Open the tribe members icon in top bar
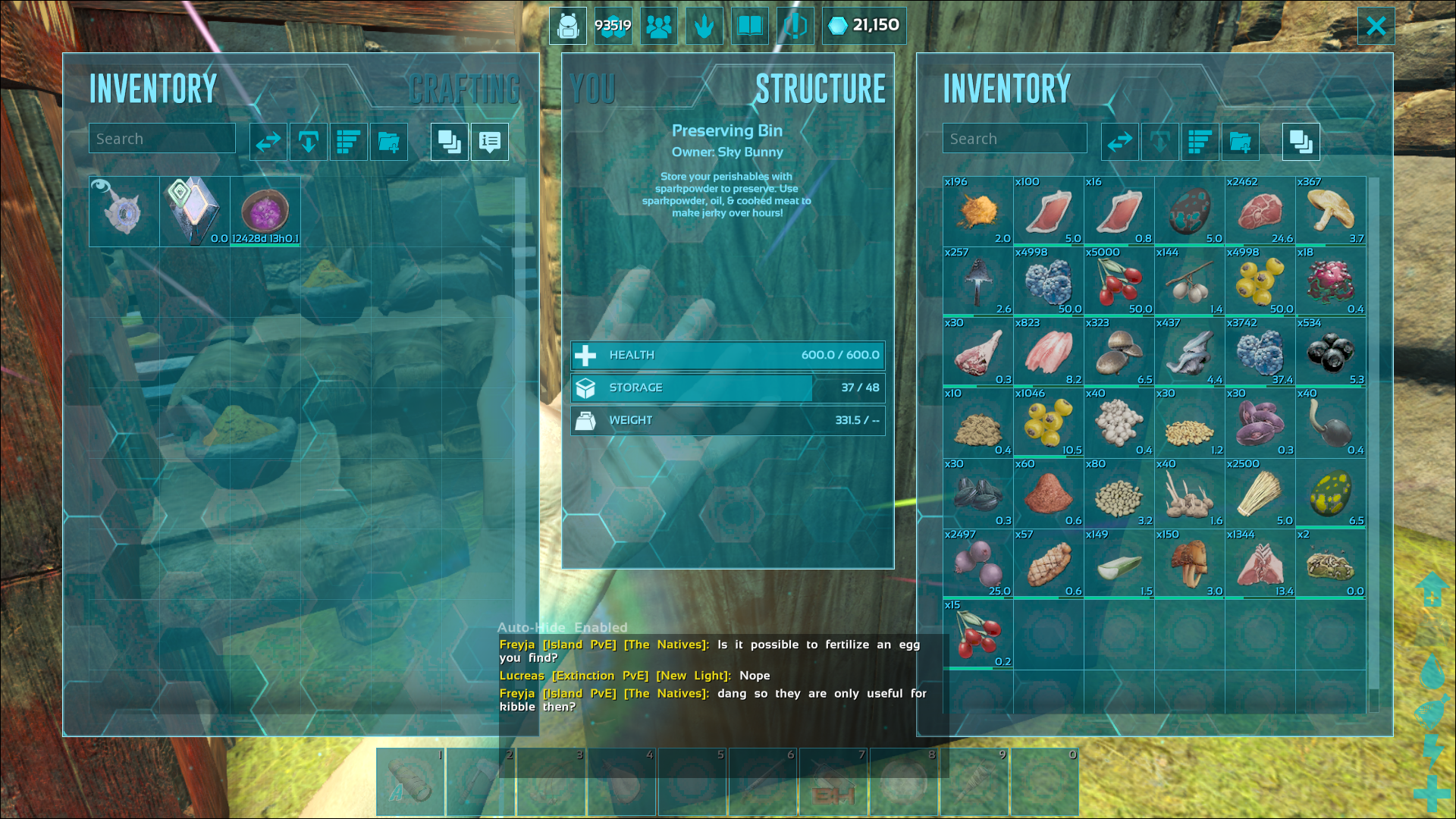The image size is (1456, 819). [658, 27]
